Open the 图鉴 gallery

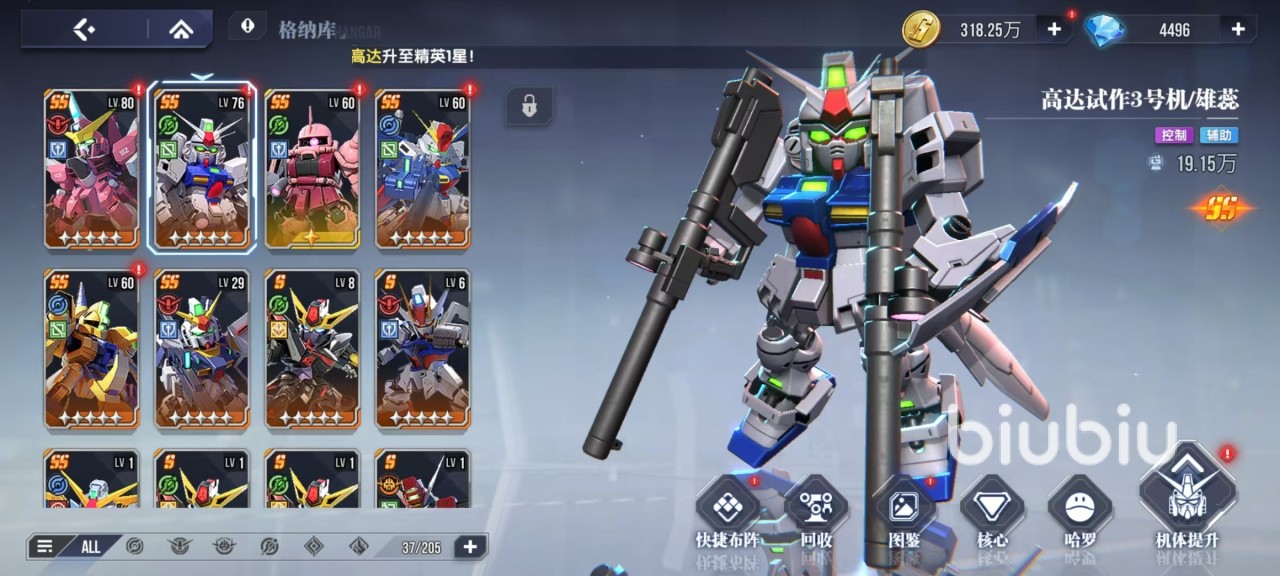click(904, 512)
